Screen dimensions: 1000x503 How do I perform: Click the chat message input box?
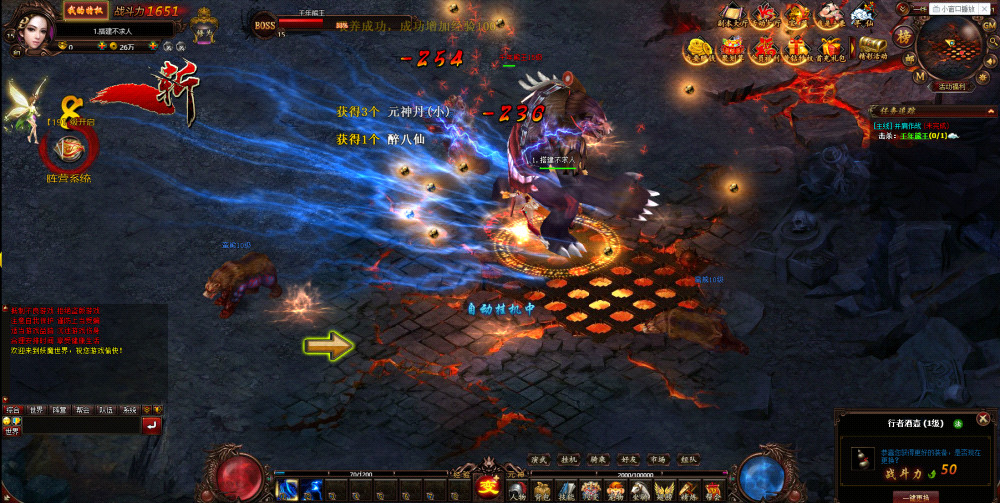tap(80, 425)
